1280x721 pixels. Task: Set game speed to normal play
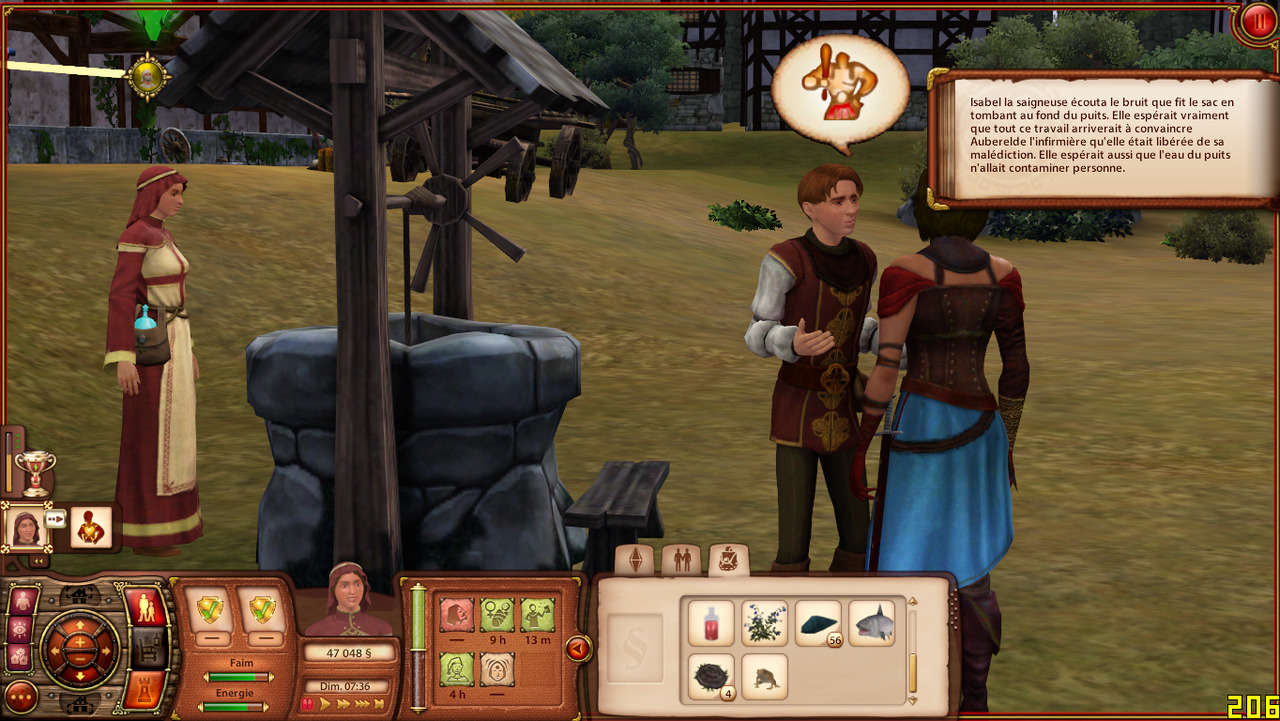coord(326,704)
